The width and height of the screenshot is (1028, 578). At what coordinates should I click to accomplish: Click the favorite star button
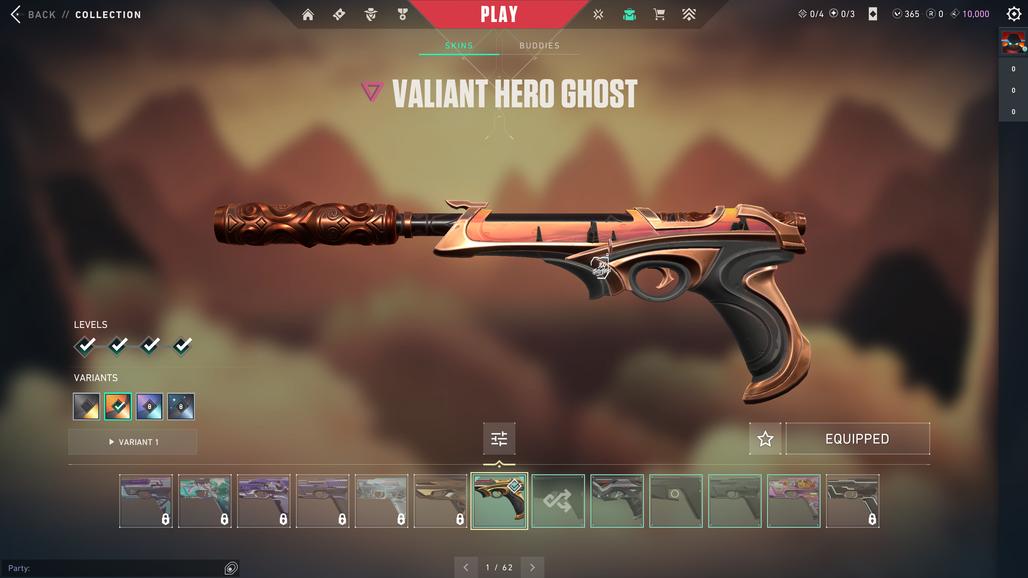[x=765, y=439]
